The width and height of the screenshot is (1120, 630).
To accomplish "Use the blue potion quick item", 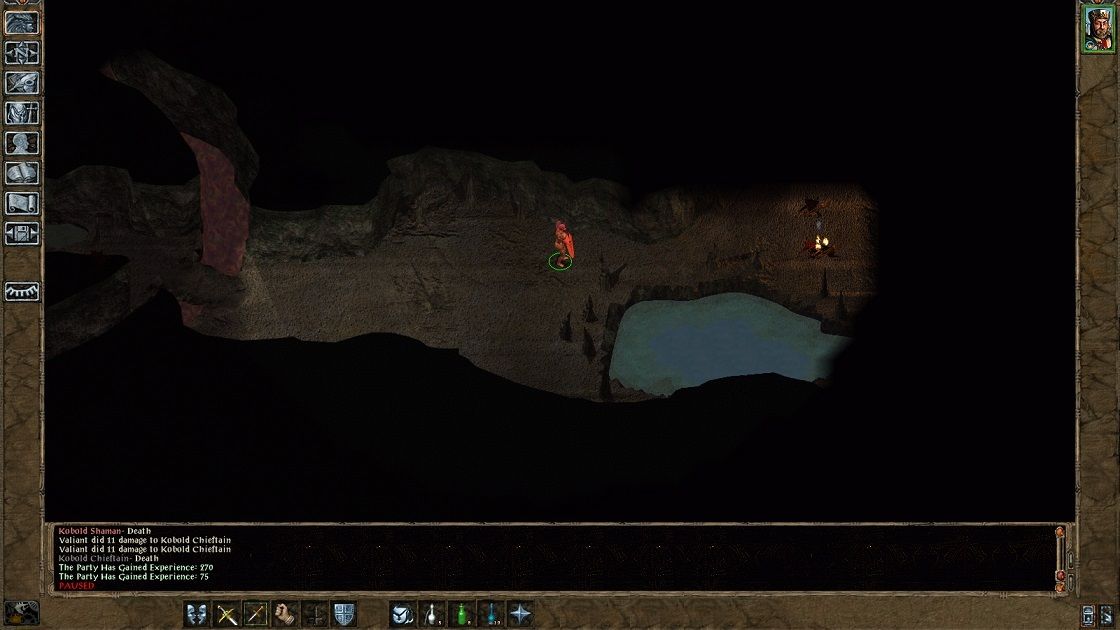I will [491, 614].
